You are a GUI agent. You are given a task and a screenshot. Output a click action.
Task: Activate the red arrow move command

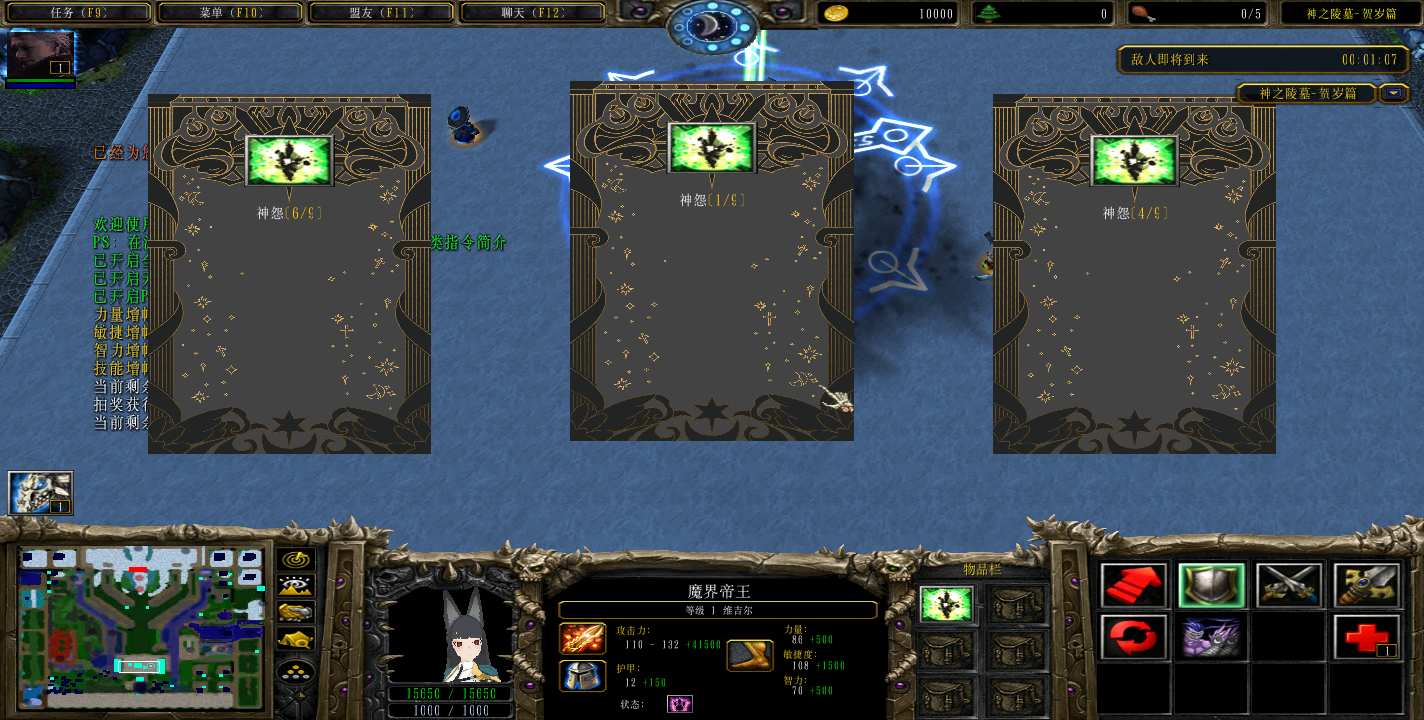(1133, 585)
